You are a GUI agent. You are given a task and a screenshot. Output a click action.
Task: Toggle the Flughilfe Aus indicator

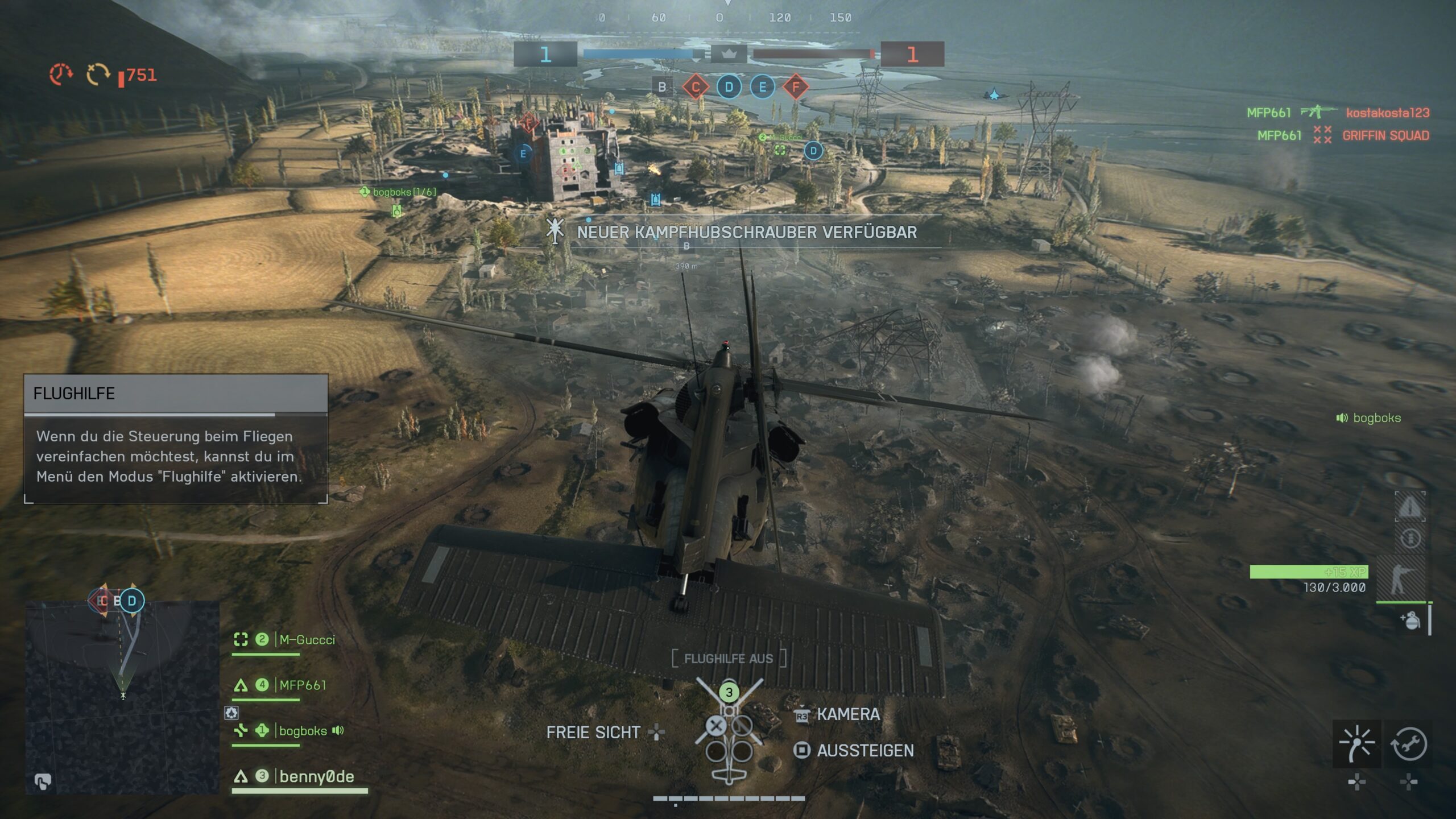click(729, 659)
